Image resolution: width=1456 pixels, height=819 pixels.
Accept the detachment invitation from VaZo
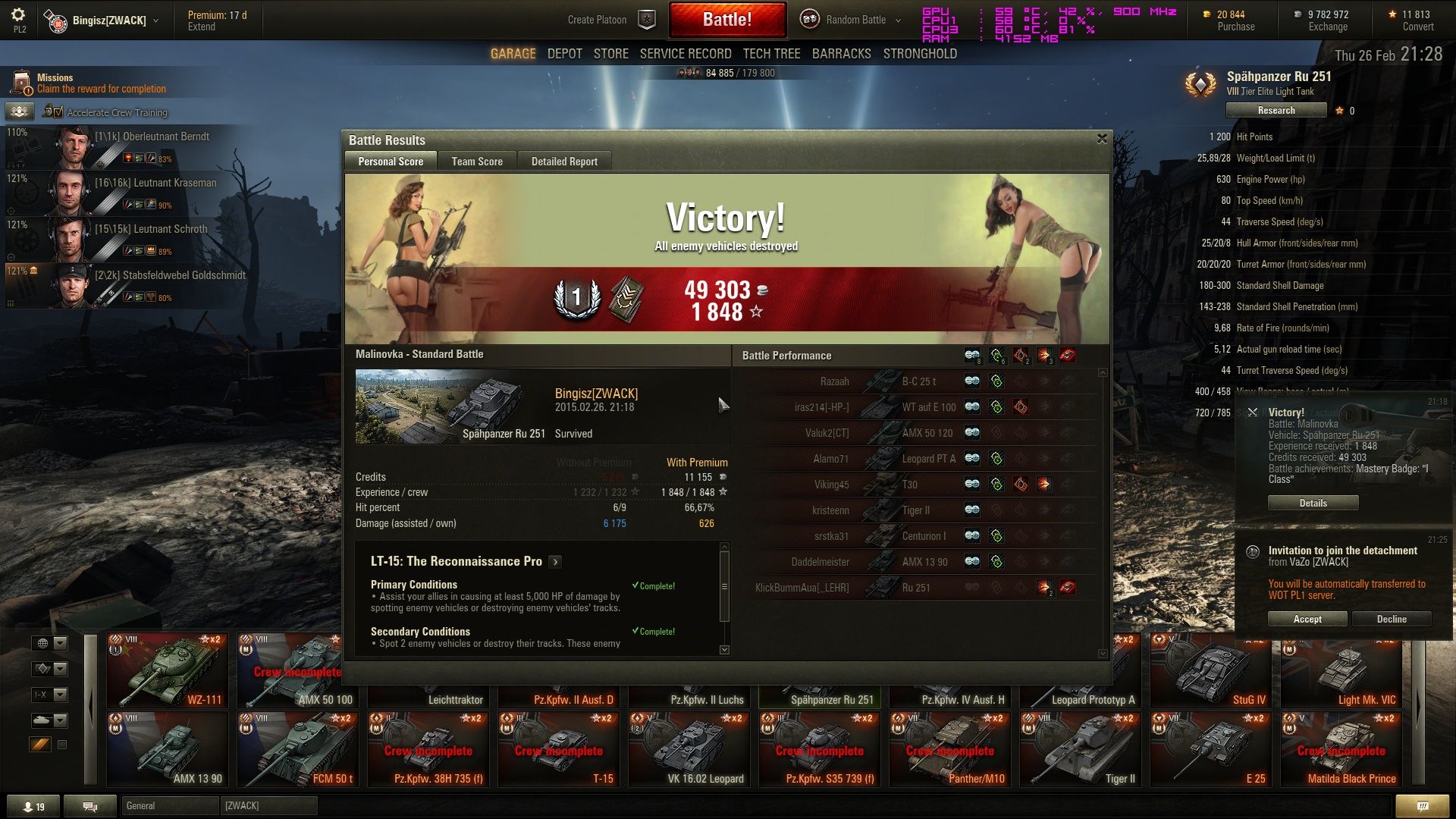pos(1307,620)
